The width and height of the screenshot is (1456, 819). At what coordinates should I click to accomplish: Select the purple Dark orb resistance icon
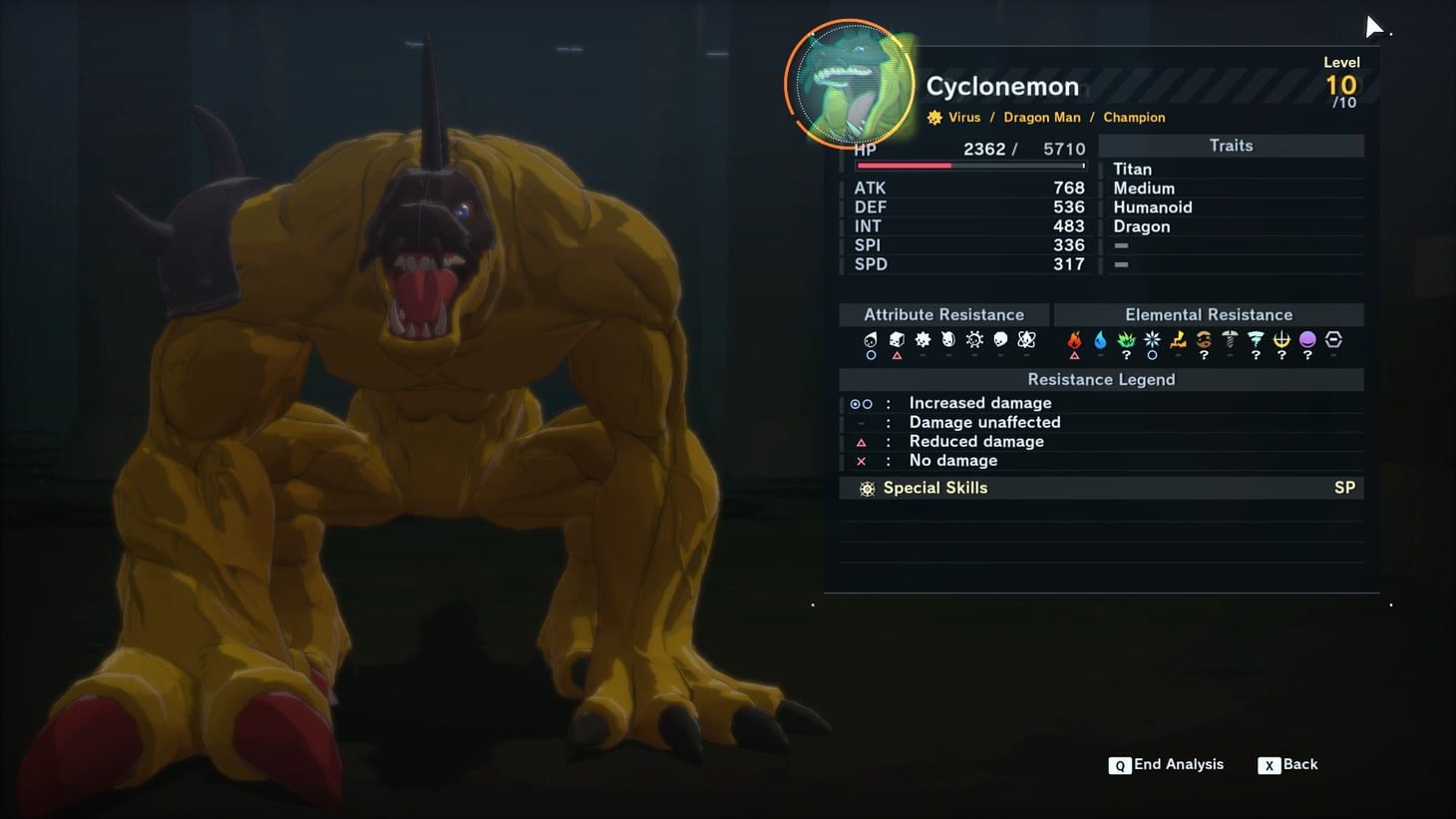(x=1307, y=339)
